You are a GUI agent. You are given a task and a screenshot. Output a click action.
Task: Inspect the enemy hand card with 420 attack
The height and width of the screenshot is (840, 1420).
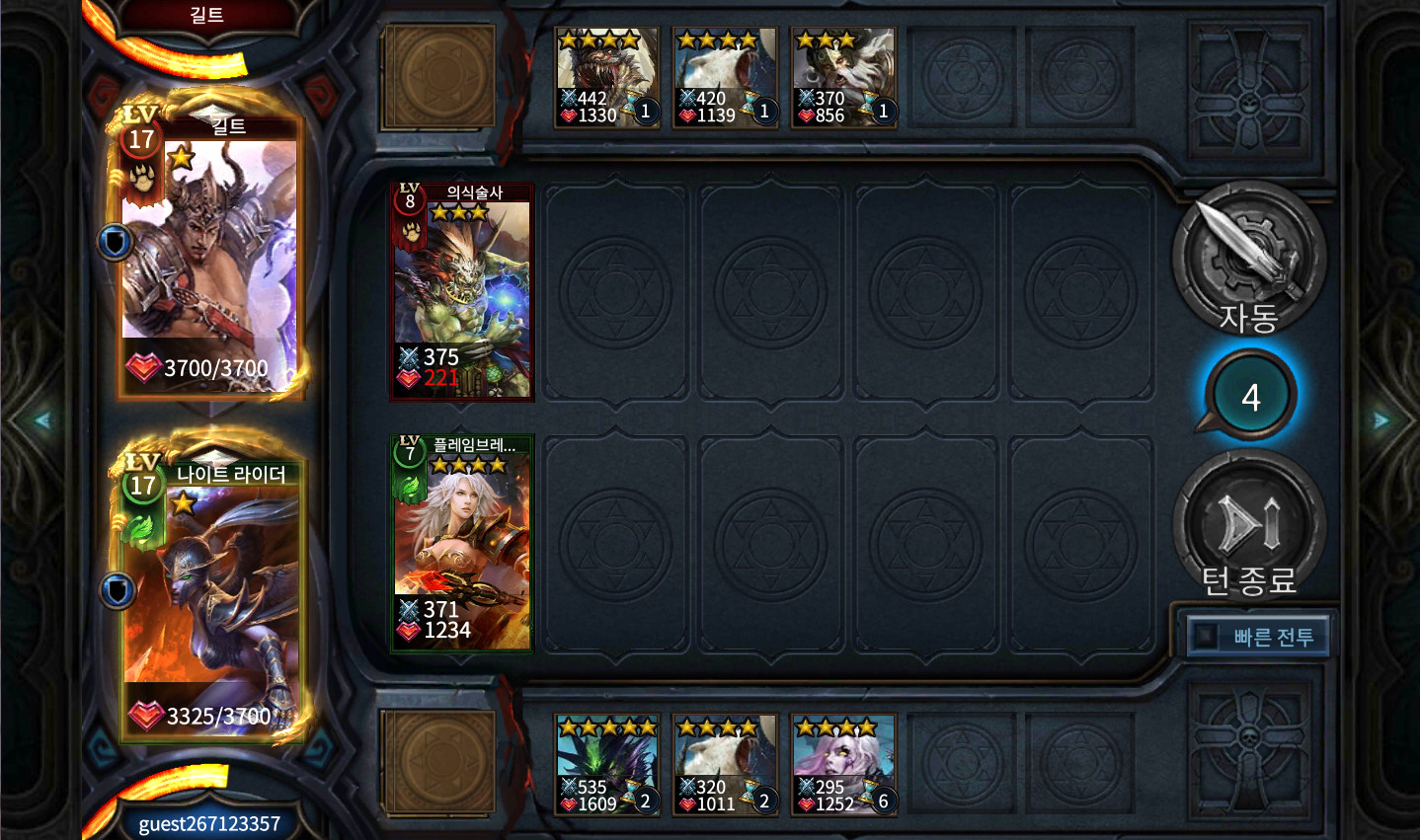tap(725, 77)
